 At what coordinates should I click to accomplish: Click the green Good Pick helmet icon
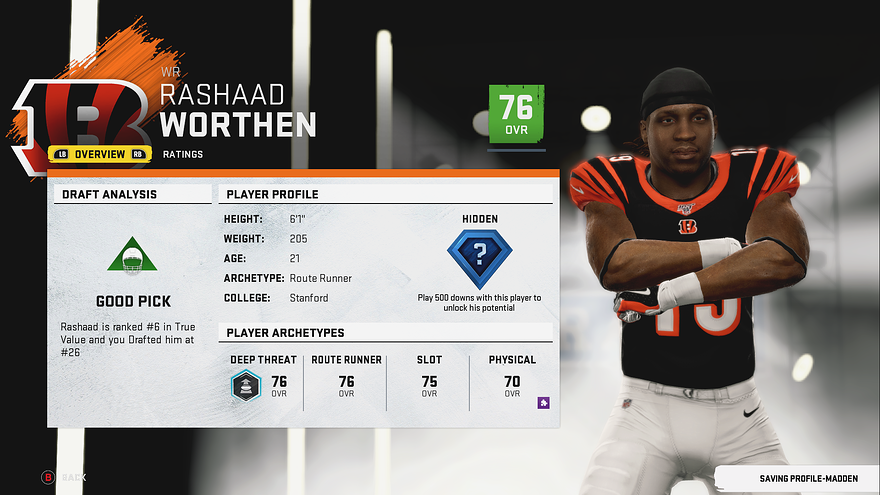132,257
